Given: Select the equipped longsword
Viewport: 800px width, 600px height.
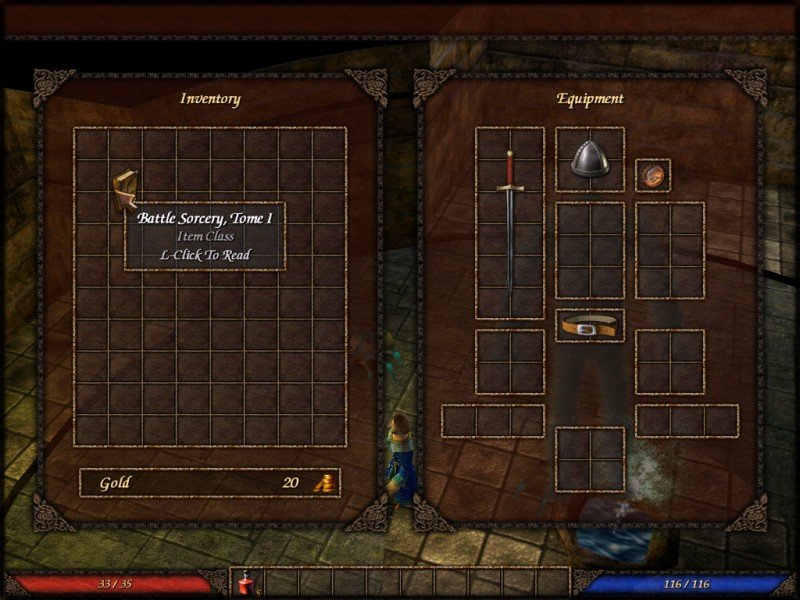Looking at the screenshot, I should coord(509,220).
